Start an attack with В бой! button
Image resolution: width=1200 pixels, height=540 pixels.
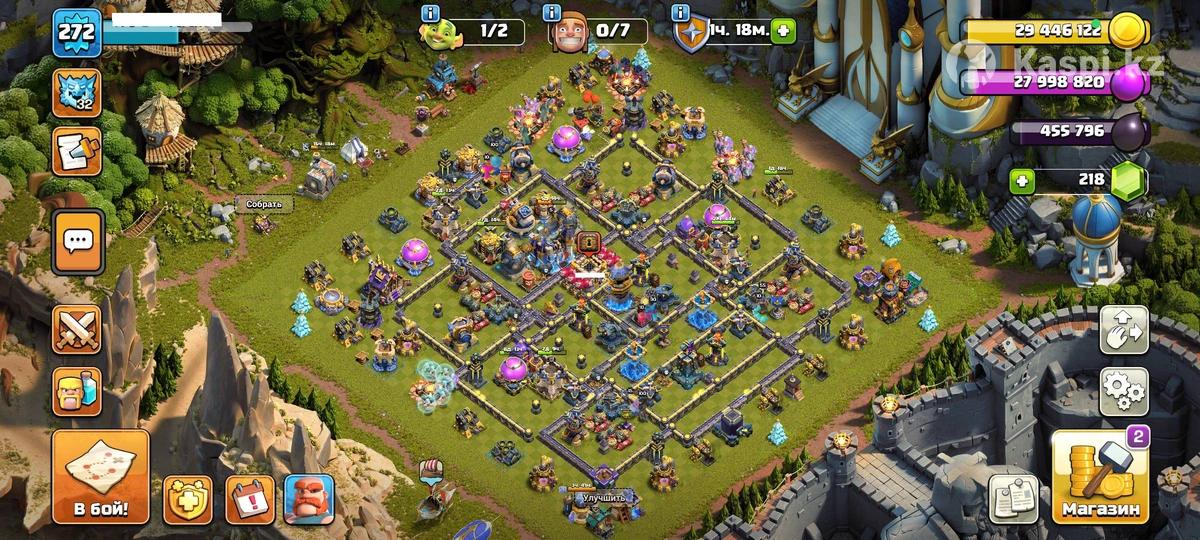[x=100, y=477]
